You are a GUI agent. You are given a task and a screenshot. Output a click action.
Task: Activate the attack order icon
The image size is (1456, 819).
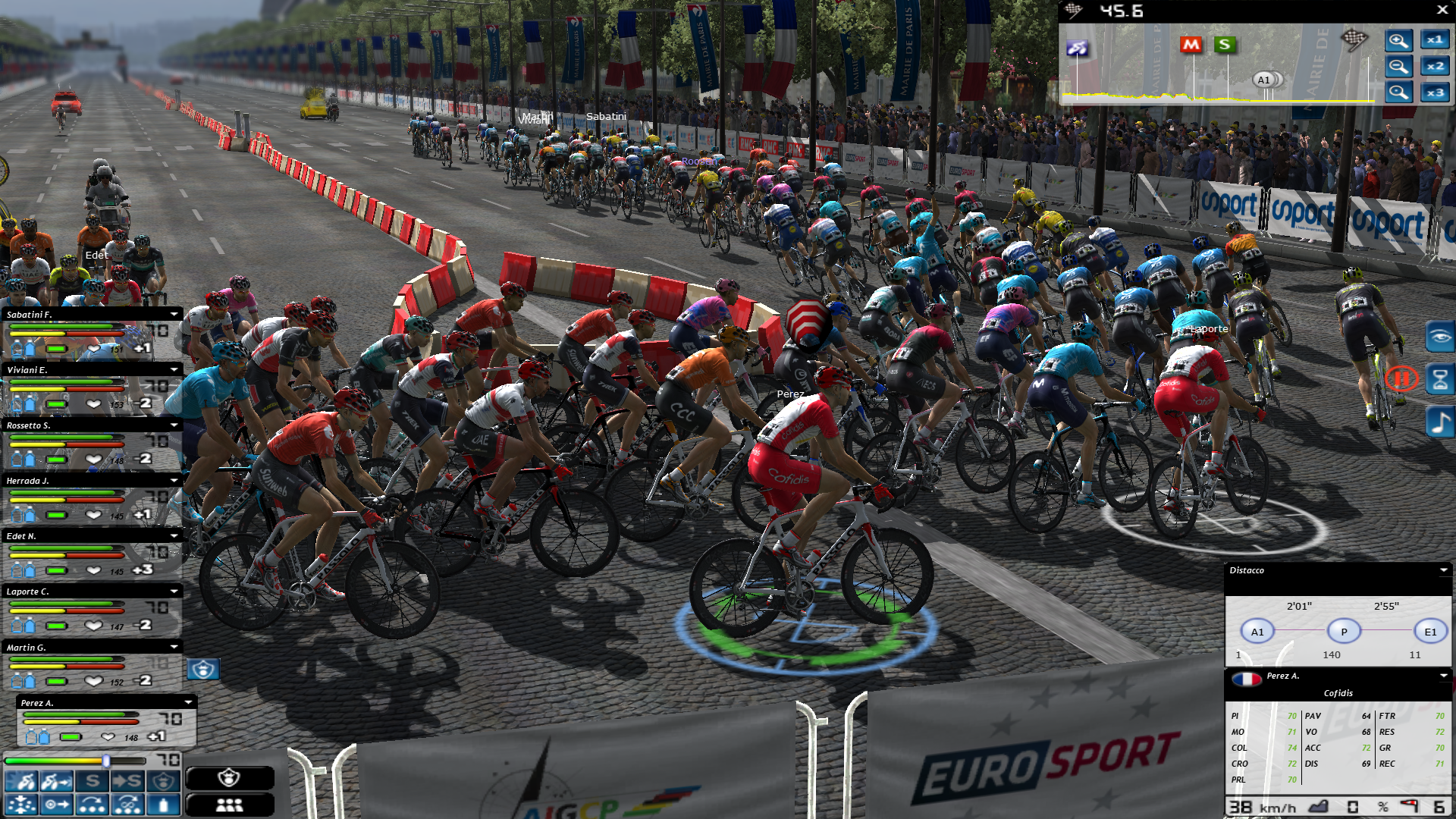tap(20, 781)
